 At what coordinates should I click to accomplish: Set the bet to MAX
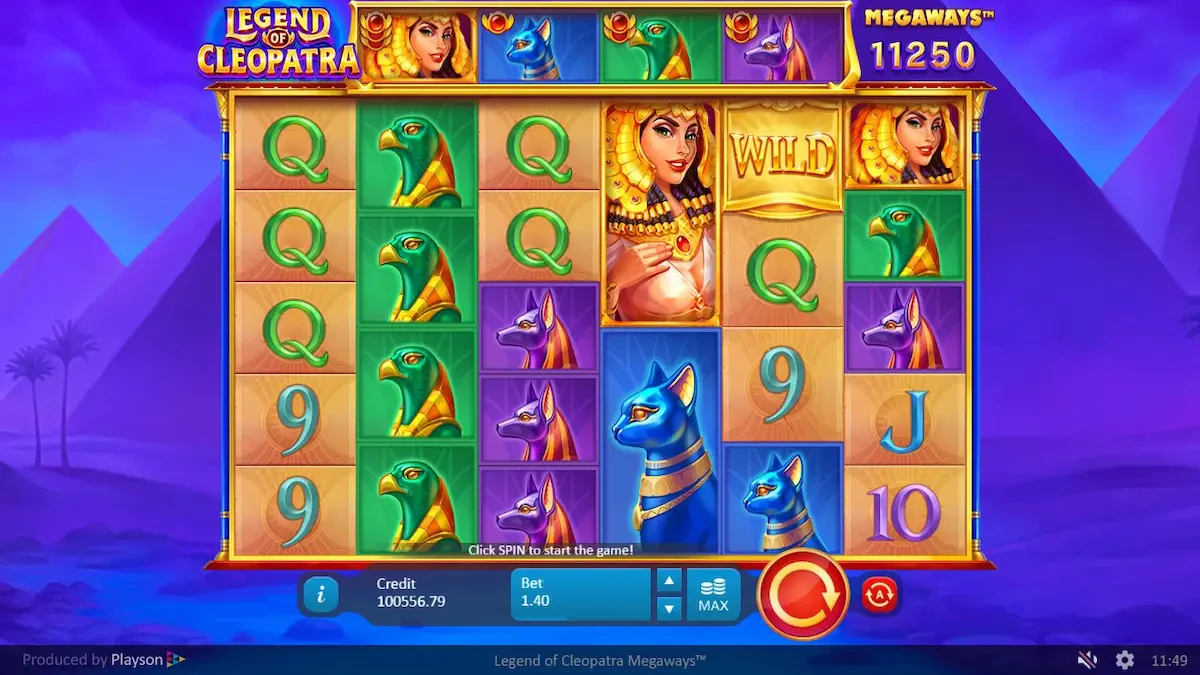tap(713, 594)
